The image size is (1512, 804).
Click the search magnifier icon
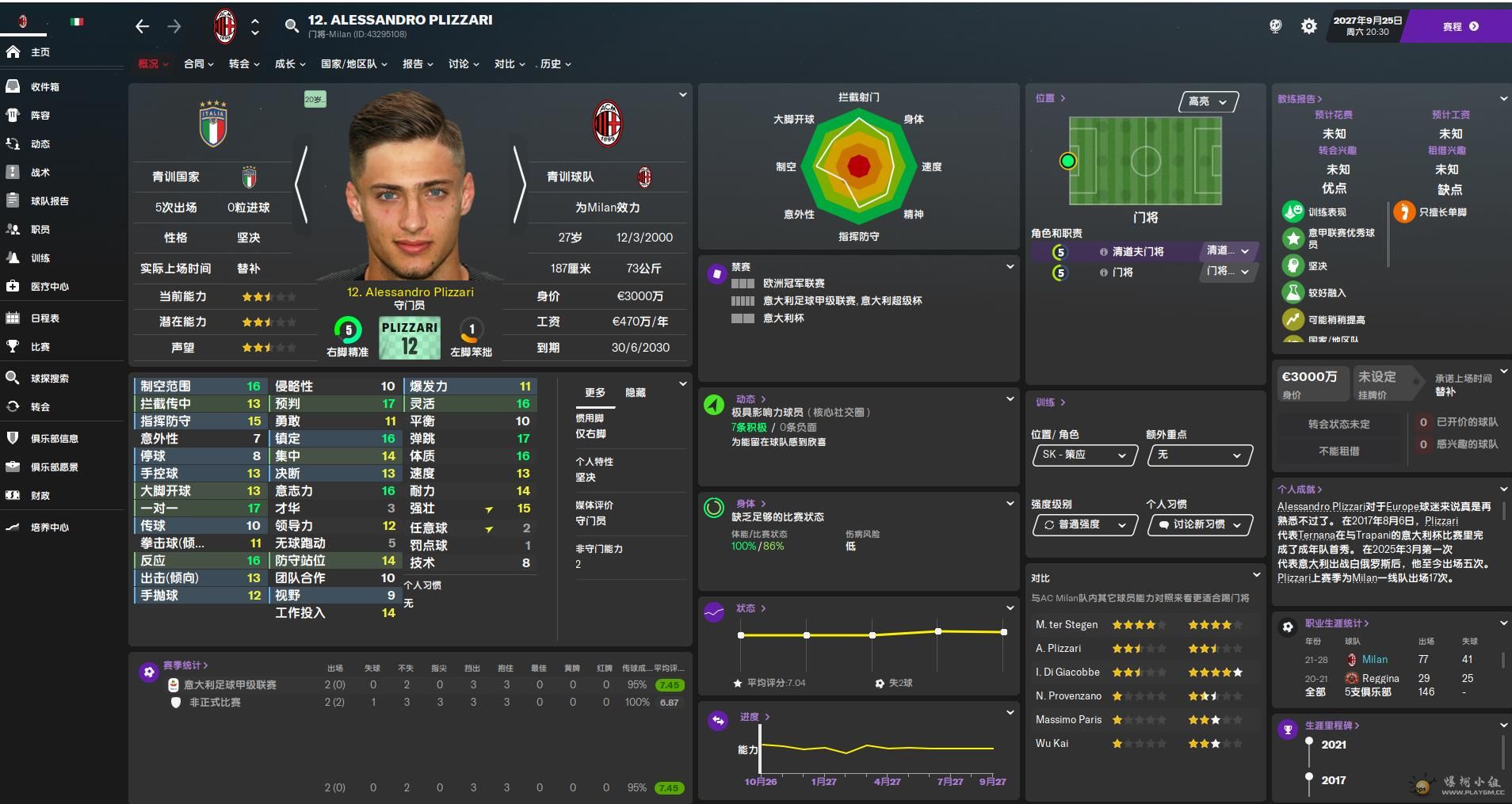tap(292, 26)
